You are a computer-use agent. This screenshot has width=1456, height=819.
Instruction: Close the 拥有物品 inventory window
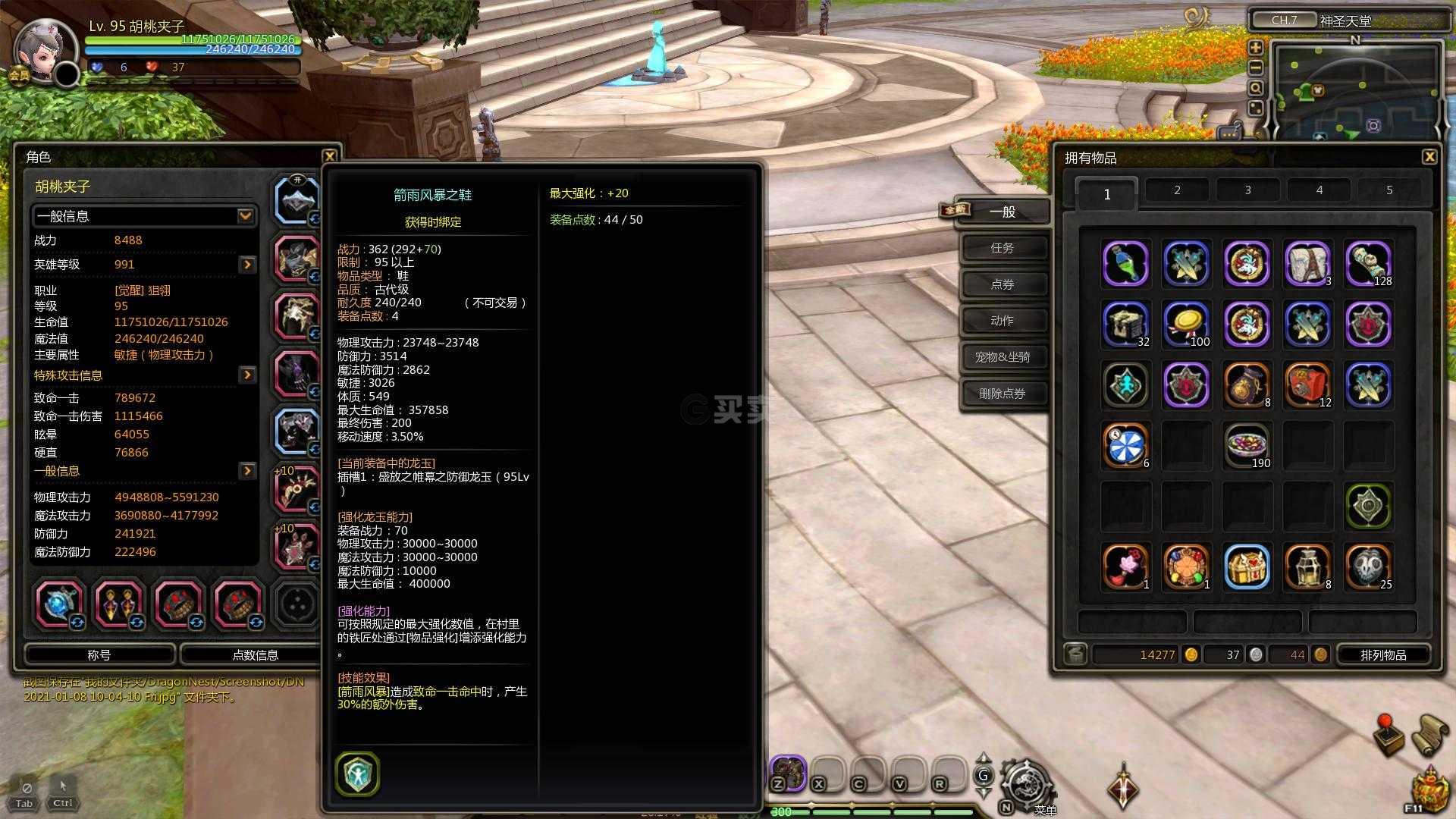tap(1429, 157)
